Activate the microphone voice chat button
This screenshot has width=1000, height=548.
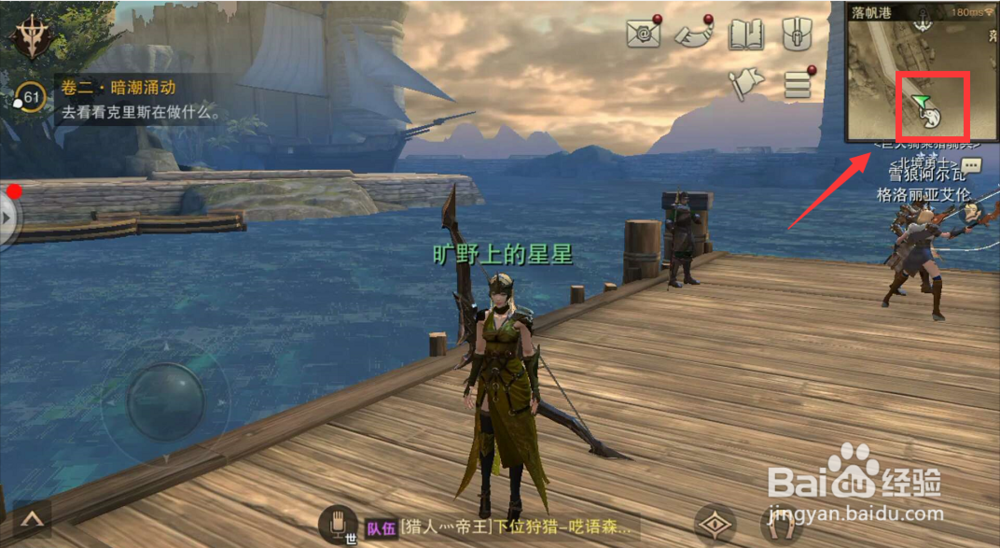point(338,522)
